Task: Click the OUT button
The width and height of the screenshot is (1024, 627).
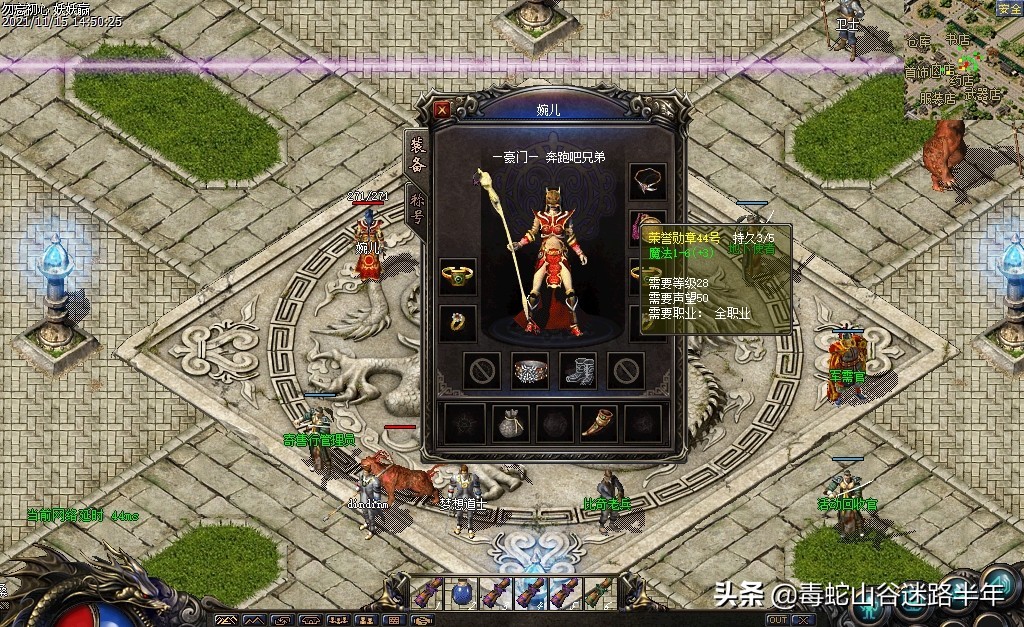Action: tap(778, 620)
